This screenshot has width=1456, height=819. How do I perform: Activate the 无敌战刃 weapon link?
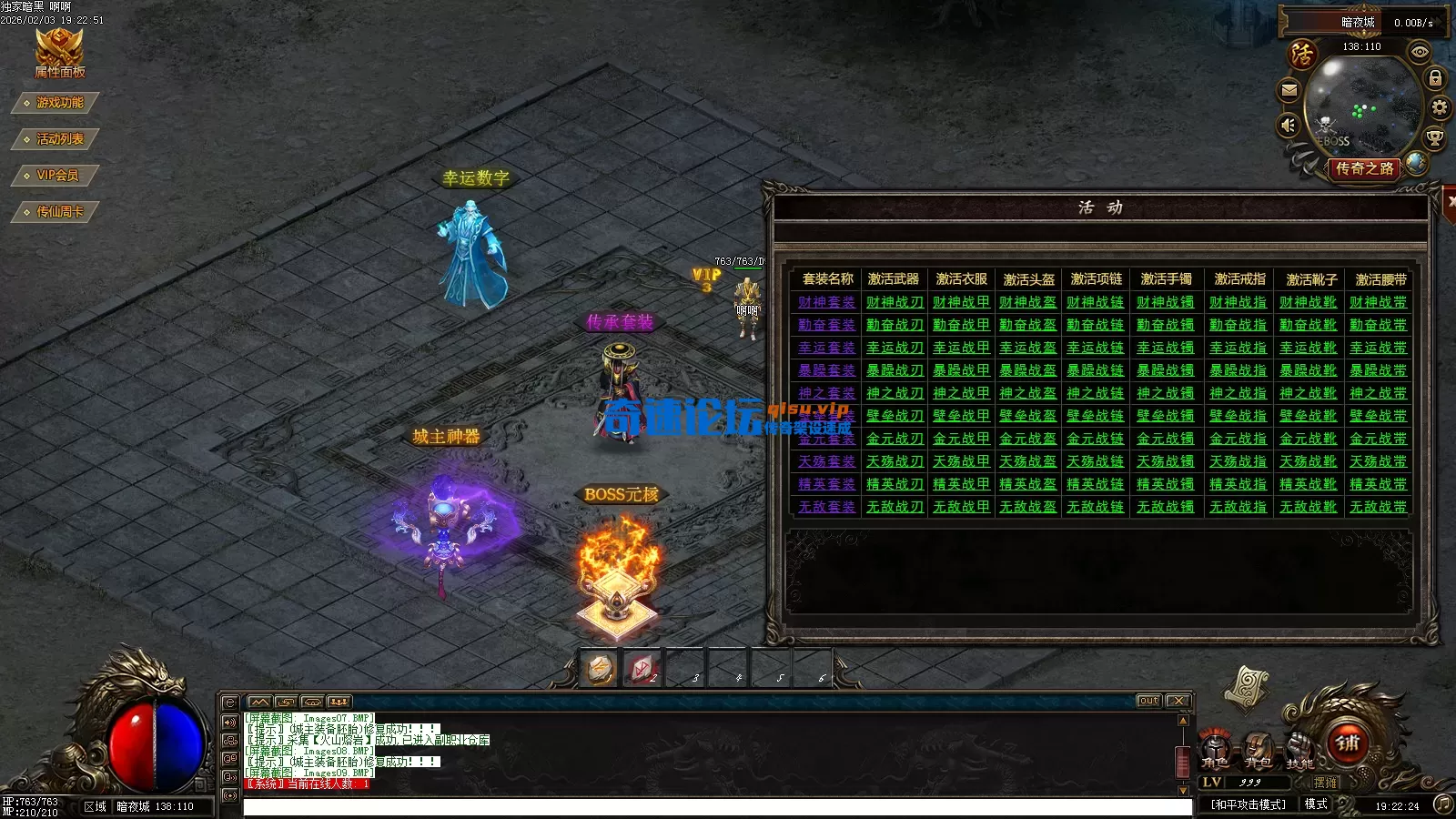coord(894,507)
